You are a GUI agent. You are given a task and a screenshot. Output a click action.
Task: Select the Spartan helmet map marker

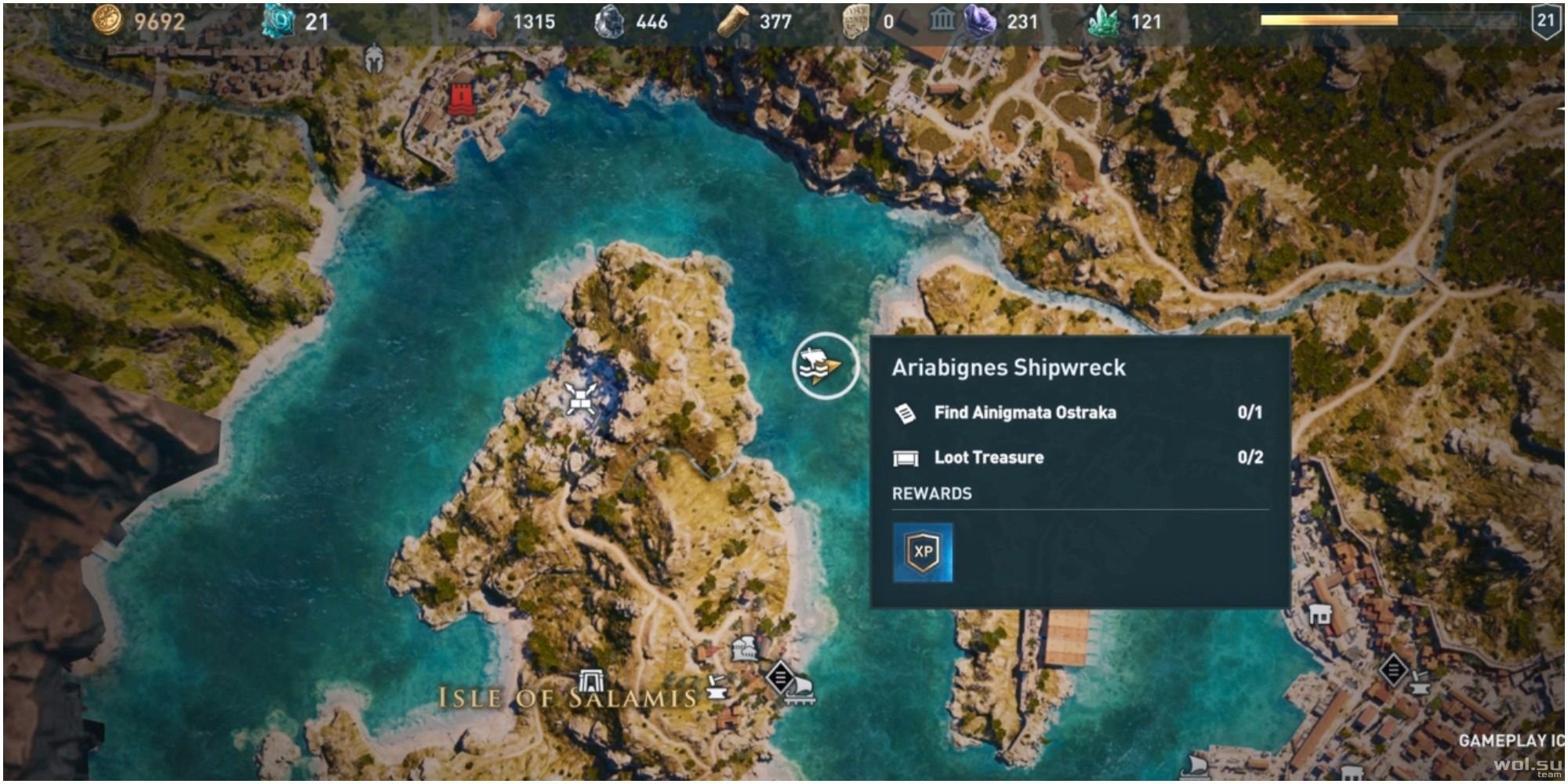(x=375, y=59)
